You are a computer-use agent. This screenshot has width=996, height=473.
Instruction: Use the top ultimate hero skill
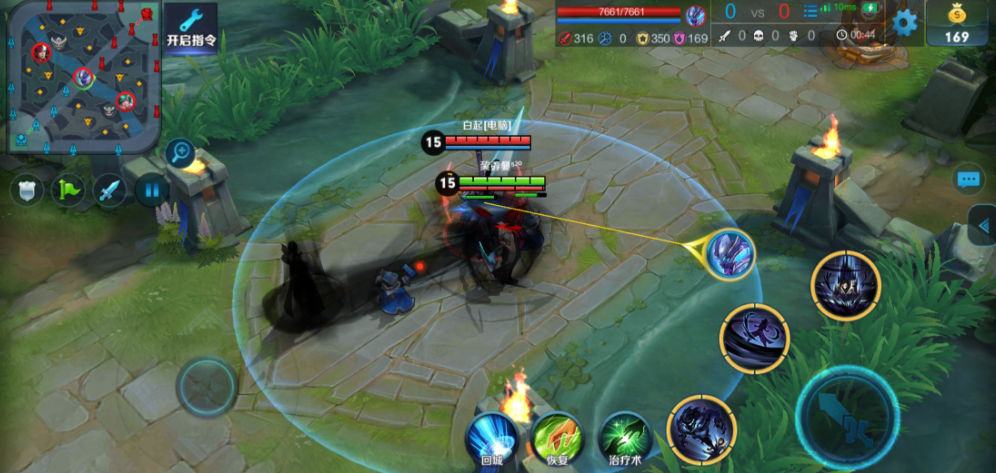click(845, 286)
